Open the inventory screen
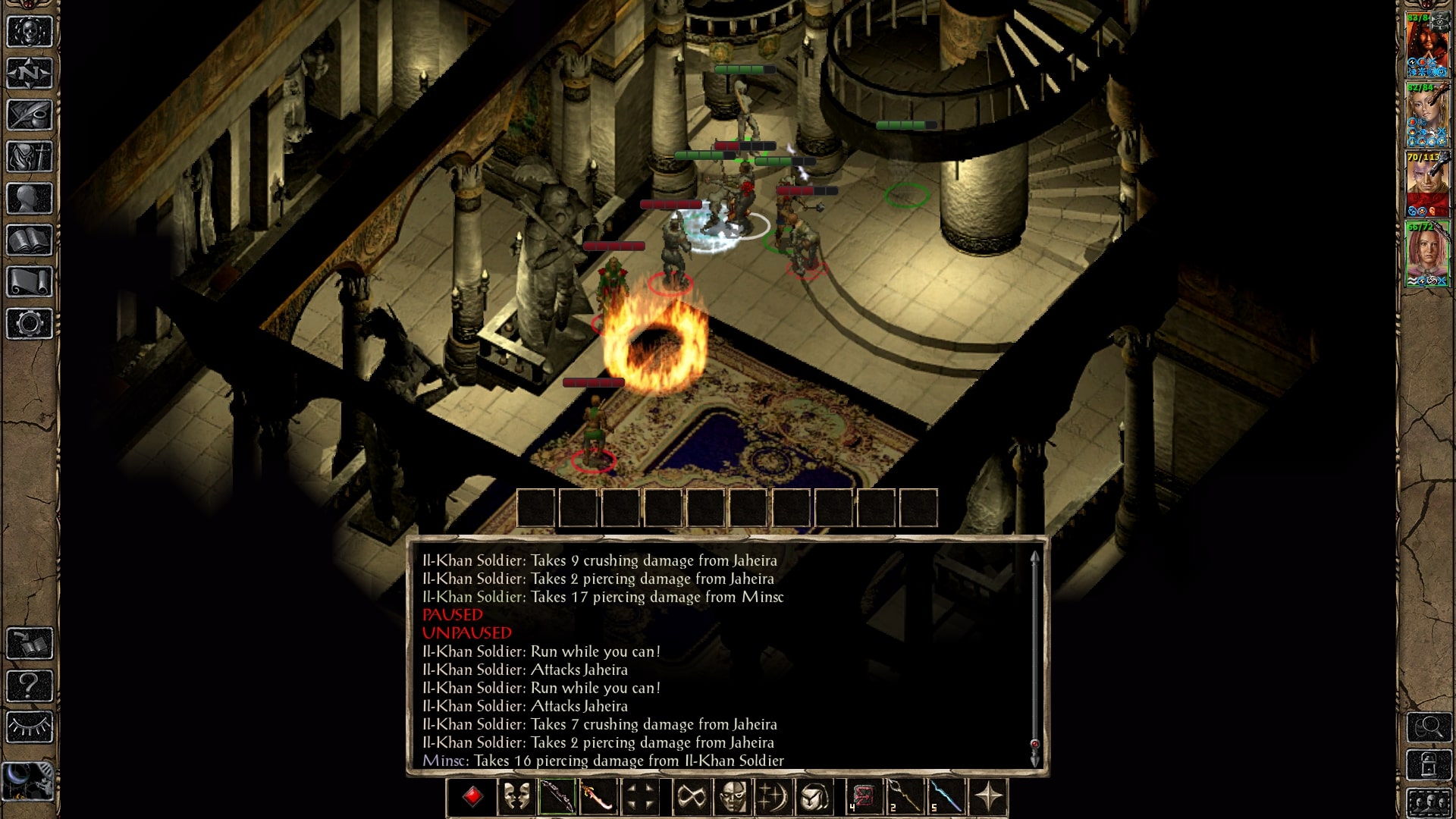1456x819 pixels. 30,157
